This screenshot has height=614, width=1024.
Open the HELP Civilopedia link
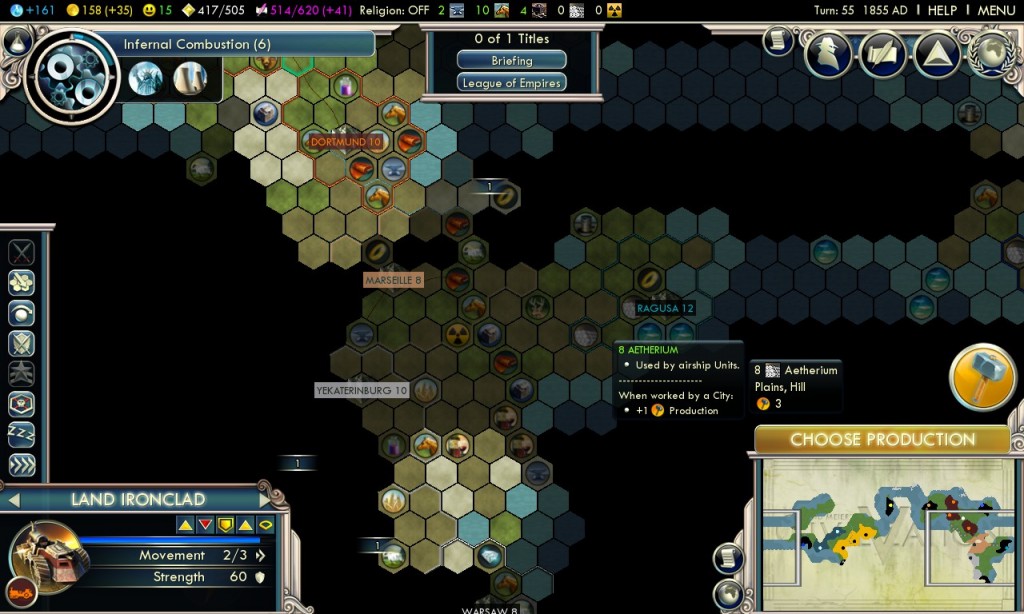942,10
